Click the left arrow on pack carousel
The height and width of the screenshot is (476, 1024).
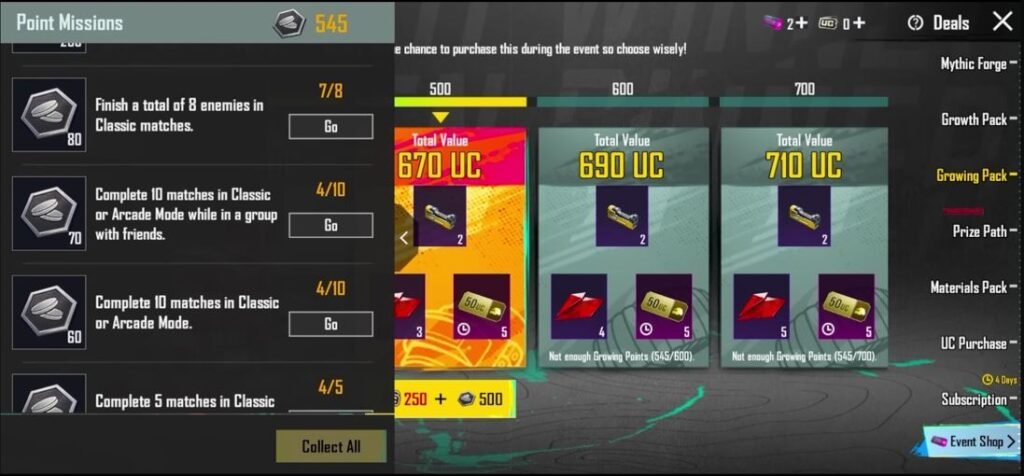(x=404, y=238)
